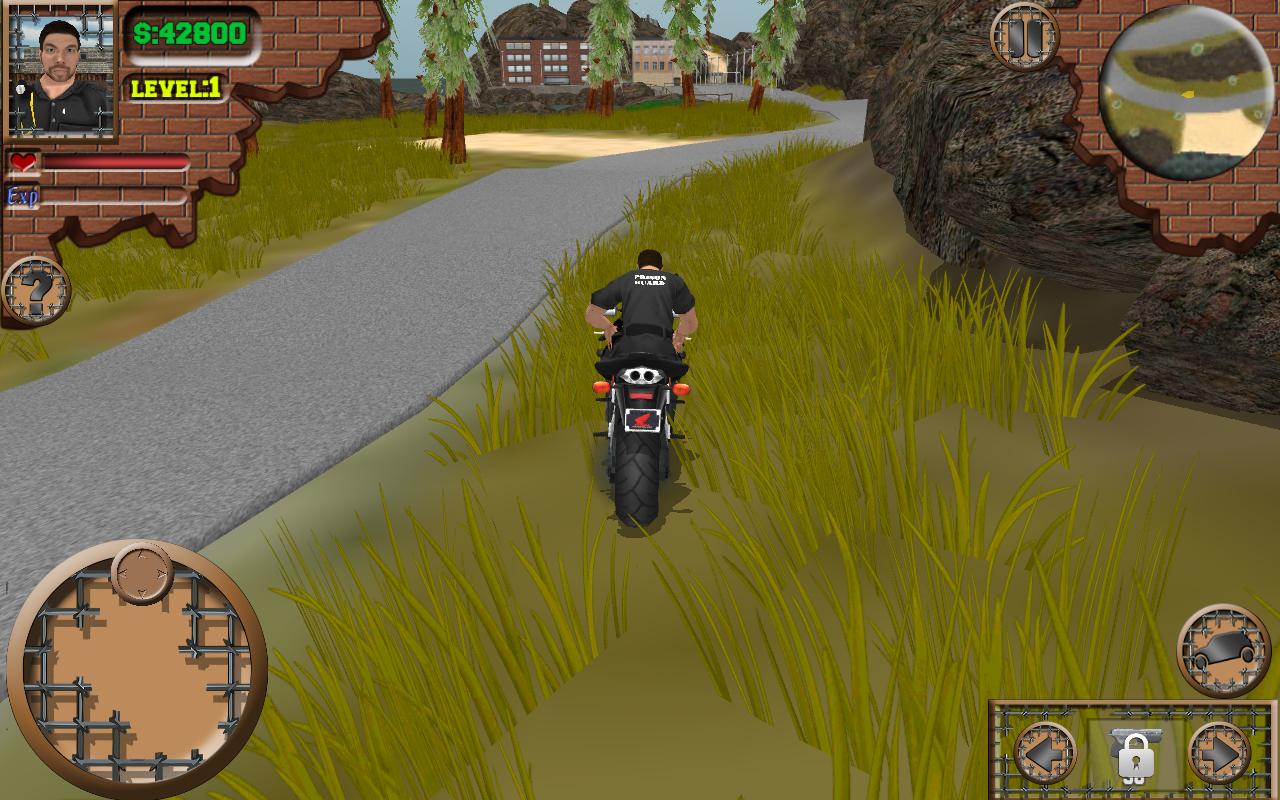
Task: Select the previous weapon with left arrow
Action: click(1044, 752)
